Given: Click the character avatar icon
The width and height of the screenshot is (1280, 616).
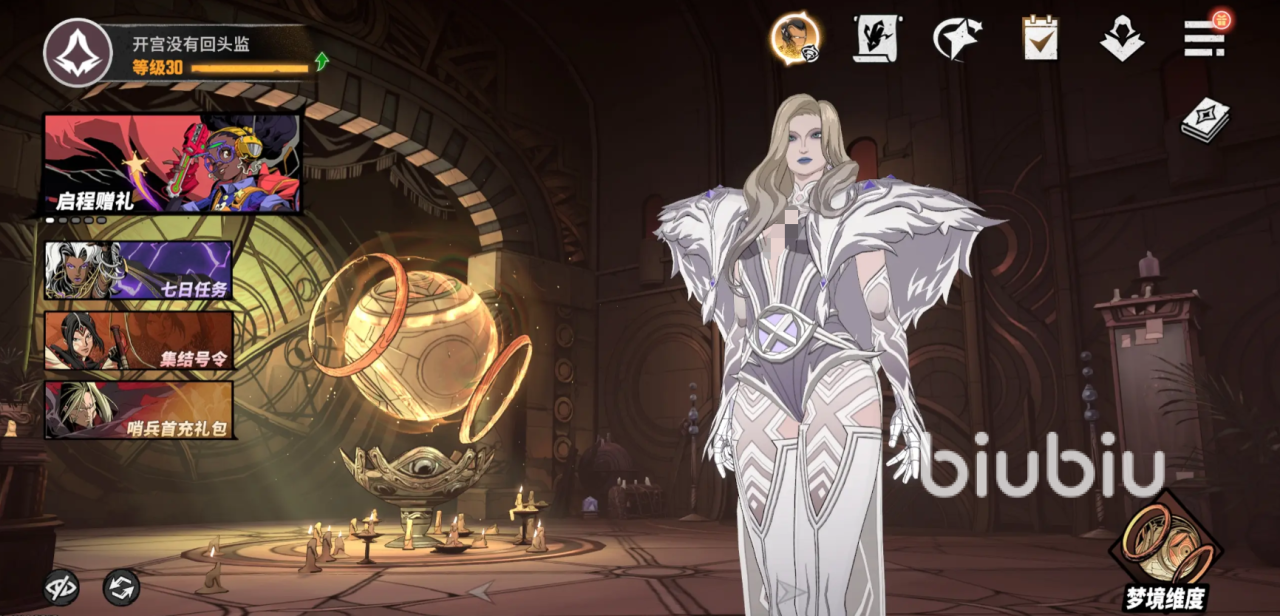Looking at the screenshot, I should point(795,40).
